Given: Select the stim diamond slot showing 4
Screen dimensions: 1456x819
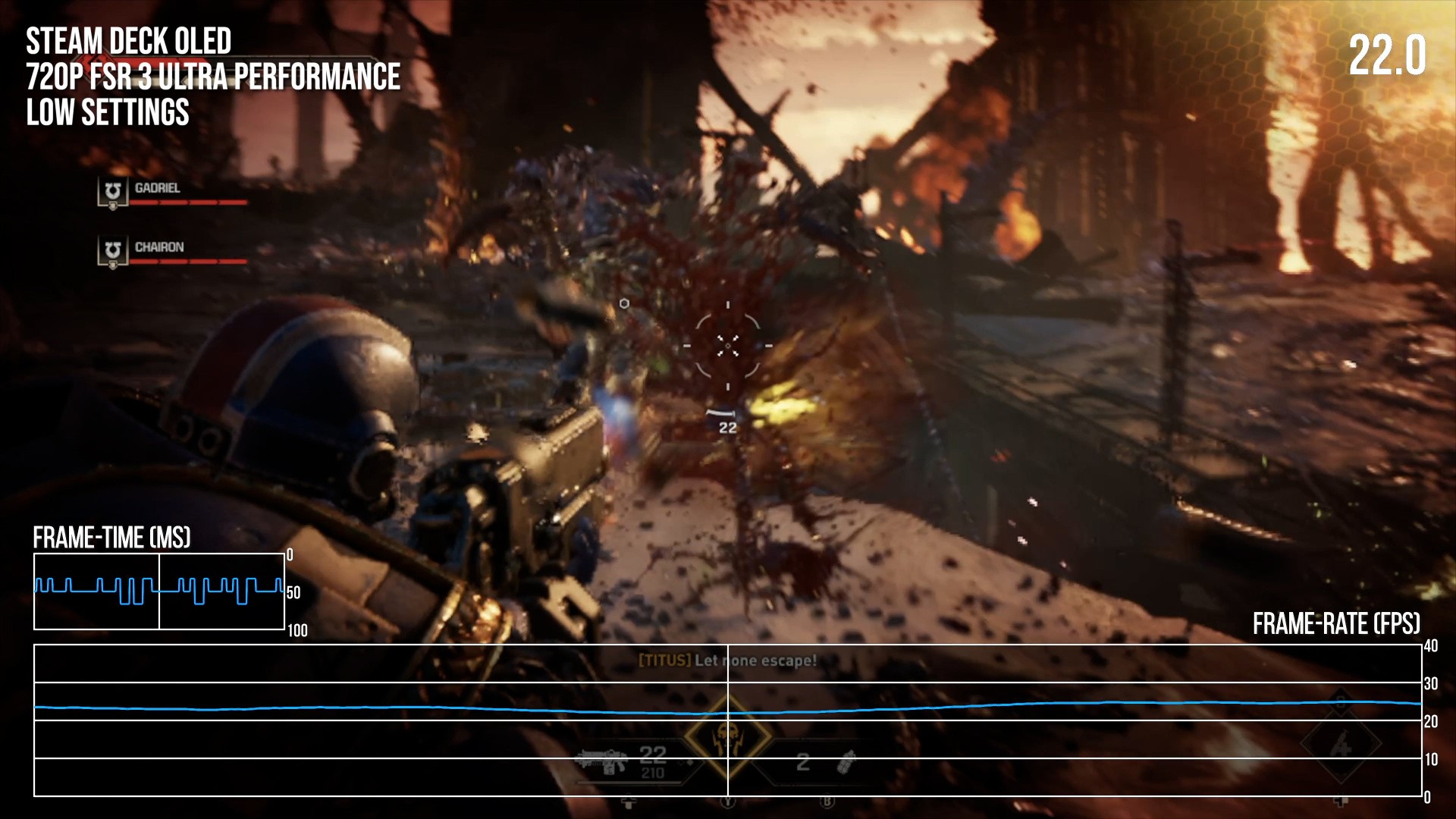Looking at the screenshot, I should pyautogui.click(x=1340, y=747).
